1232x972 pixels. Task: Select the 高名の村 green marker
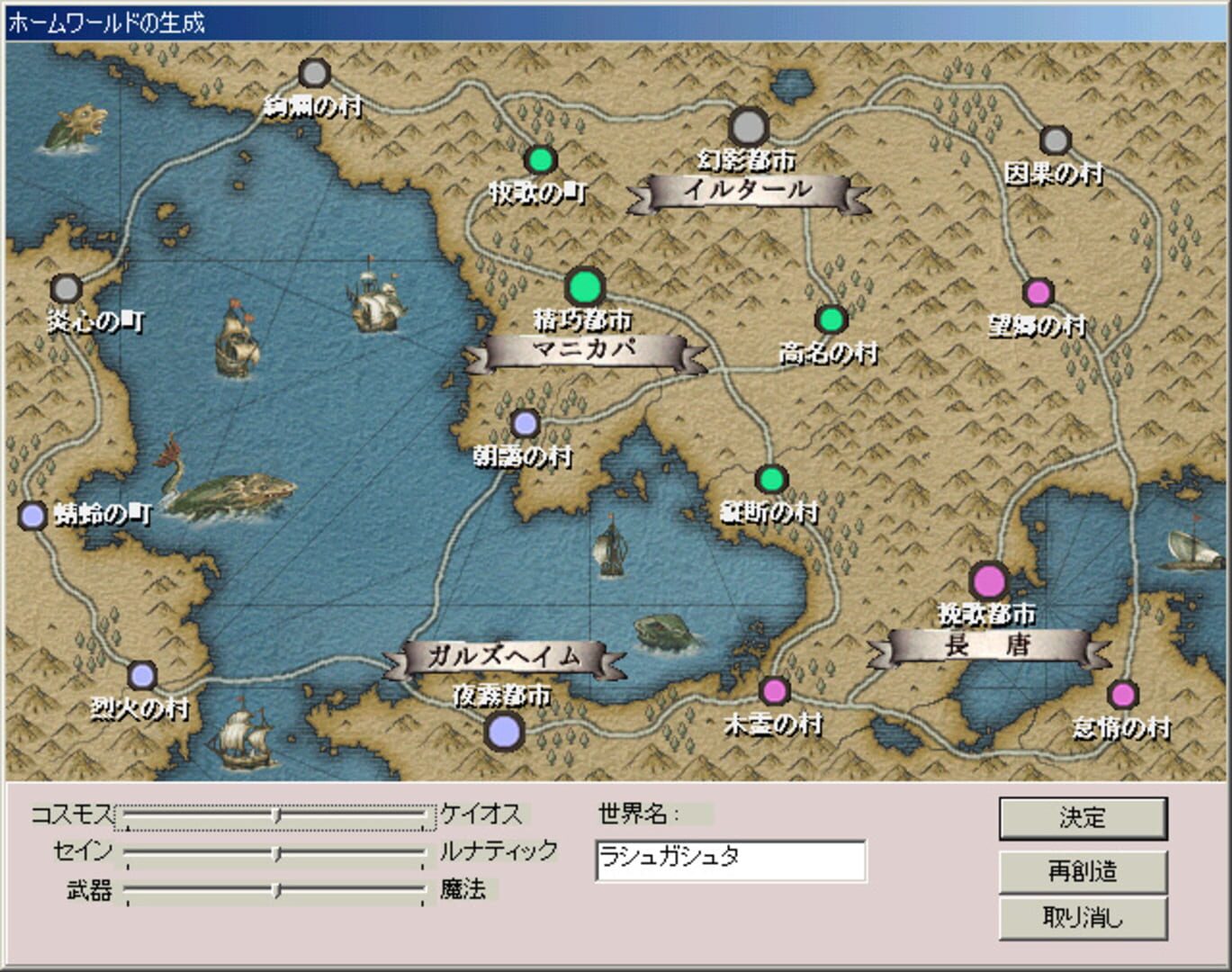click(x=829, y=319)
